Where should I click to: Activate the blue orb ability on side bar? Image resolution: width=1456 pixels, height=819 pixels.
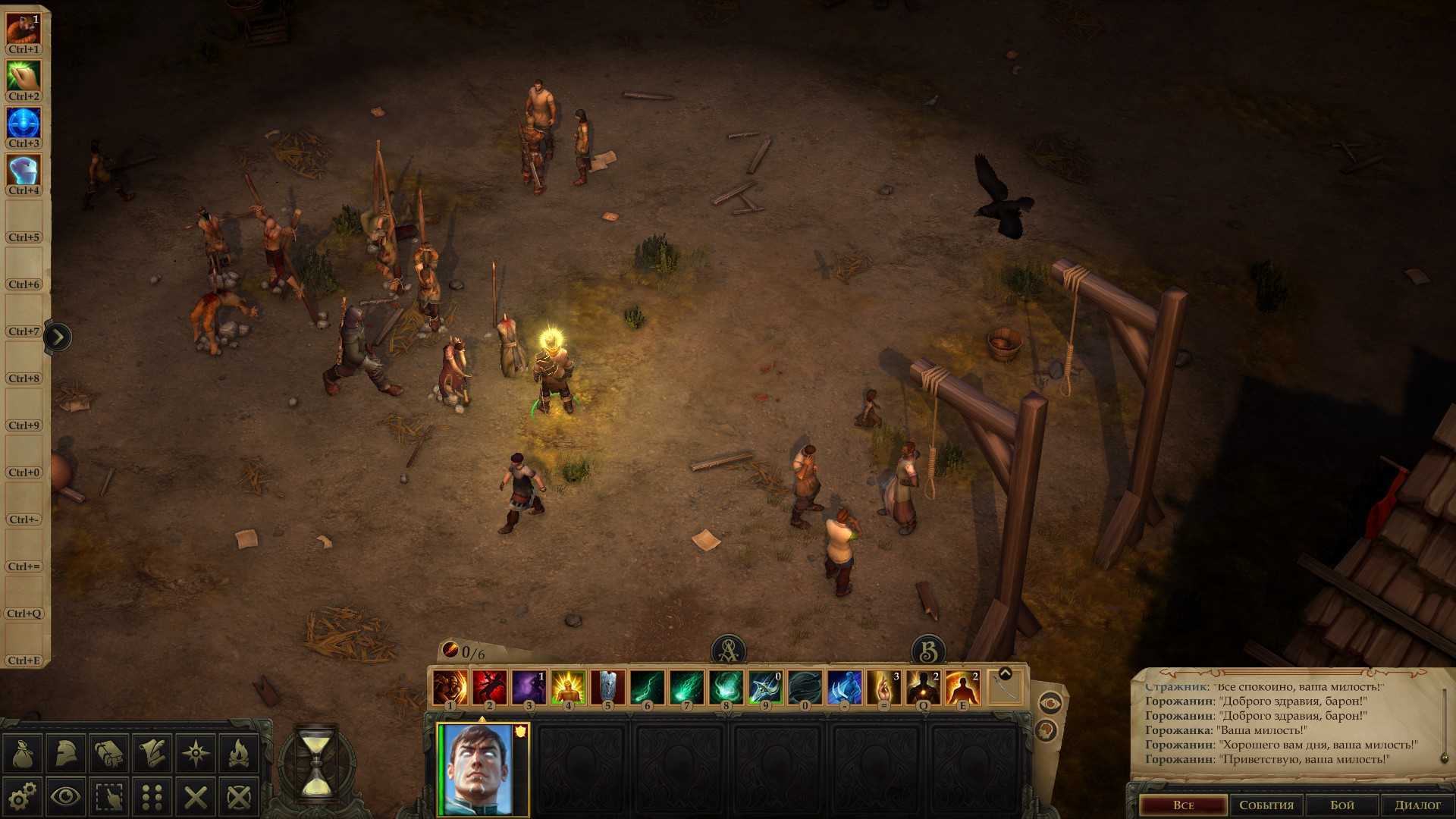coord(24,123)
